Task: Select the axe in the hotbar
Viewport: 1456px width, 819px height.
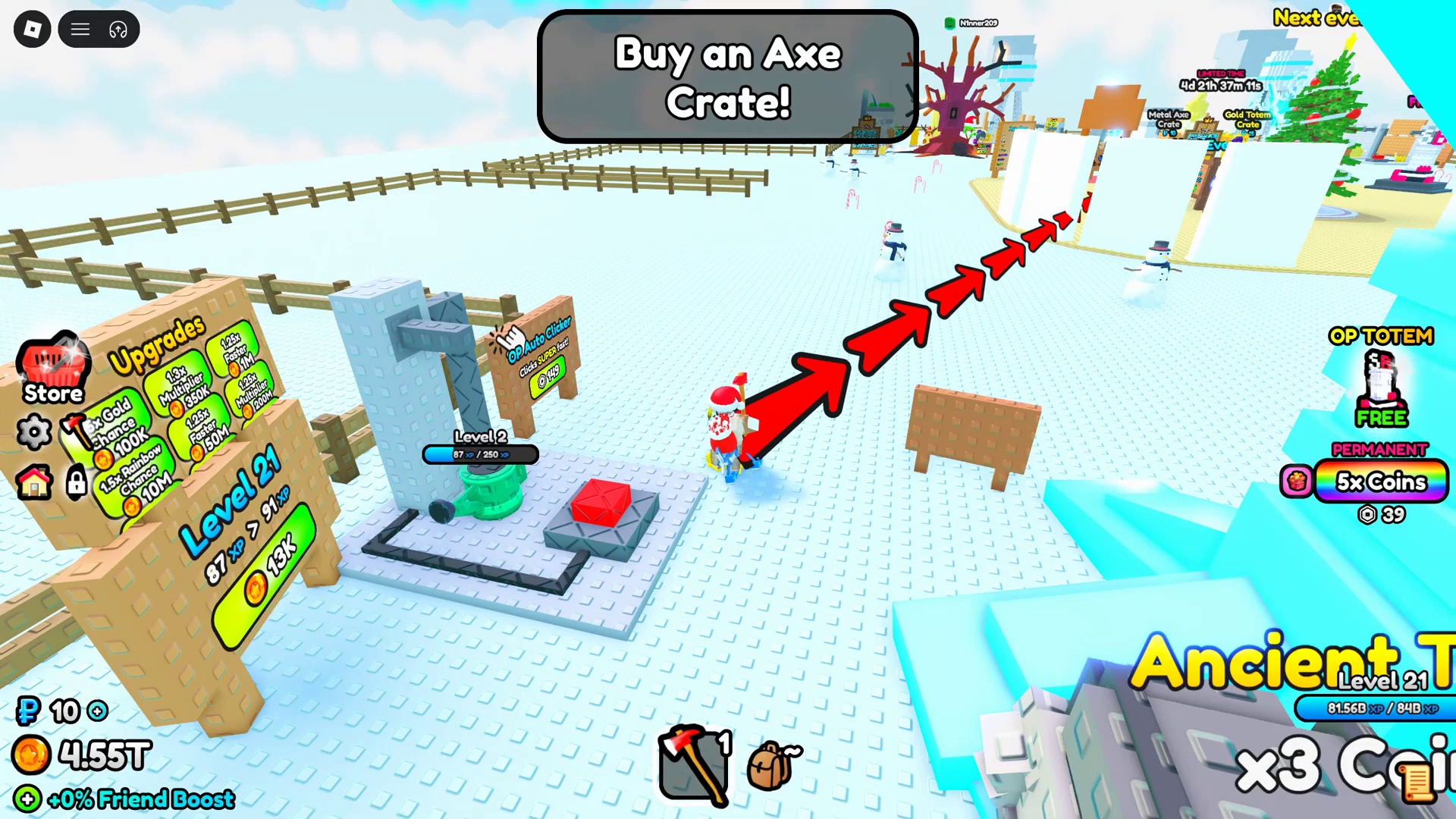Action: [692, 762]
